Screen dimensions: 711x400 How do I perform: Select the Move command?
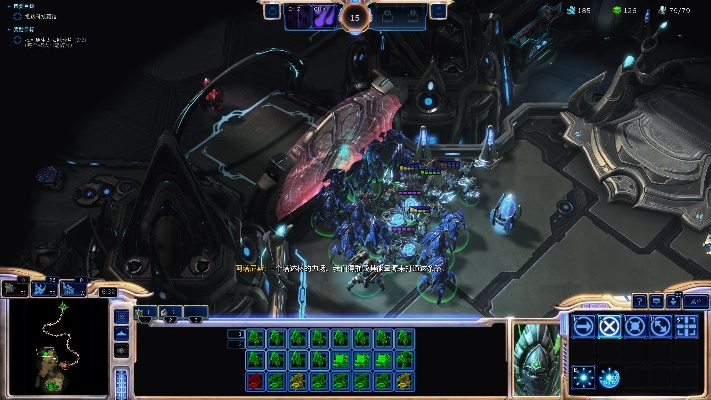583,325
